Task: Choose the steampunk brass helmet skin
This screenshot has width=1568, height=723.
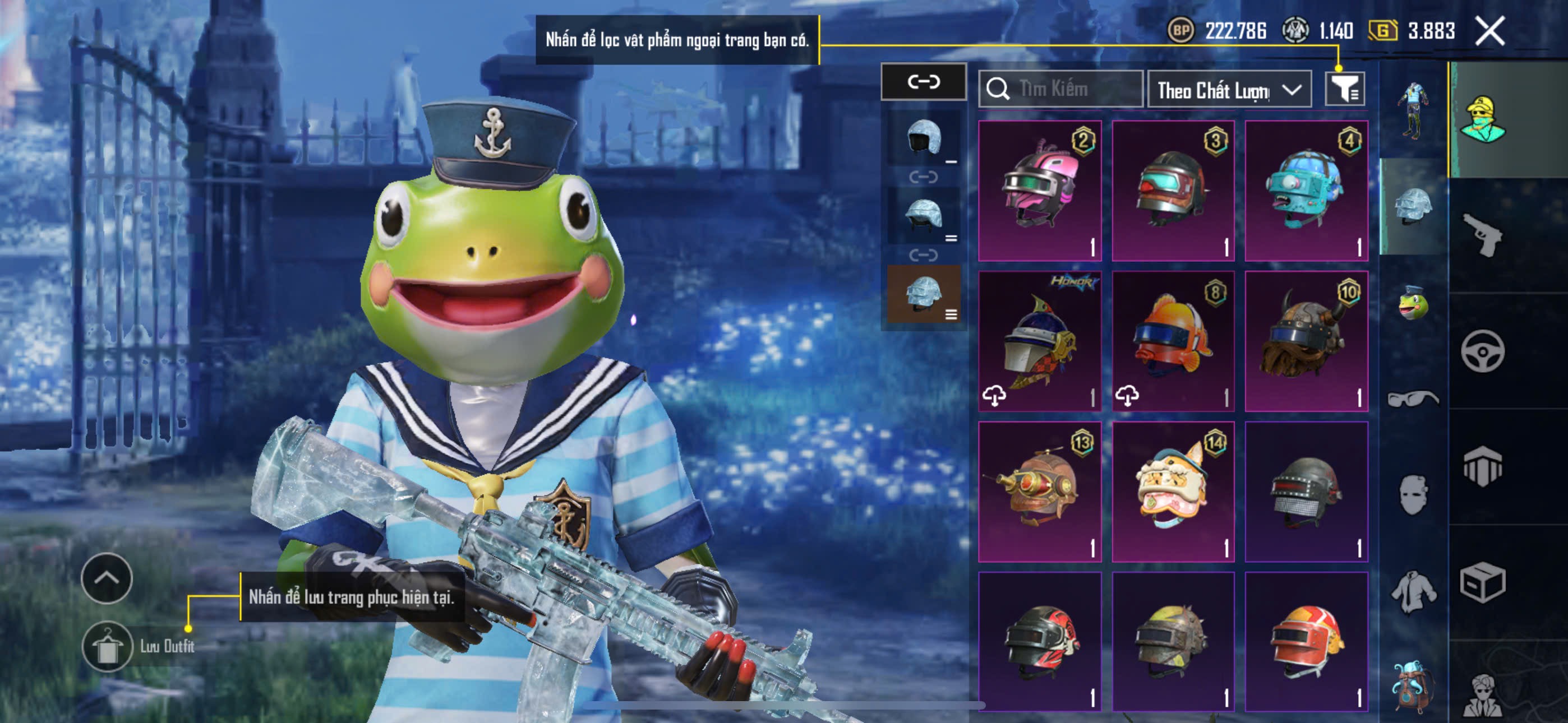Action: (1040, 491)
